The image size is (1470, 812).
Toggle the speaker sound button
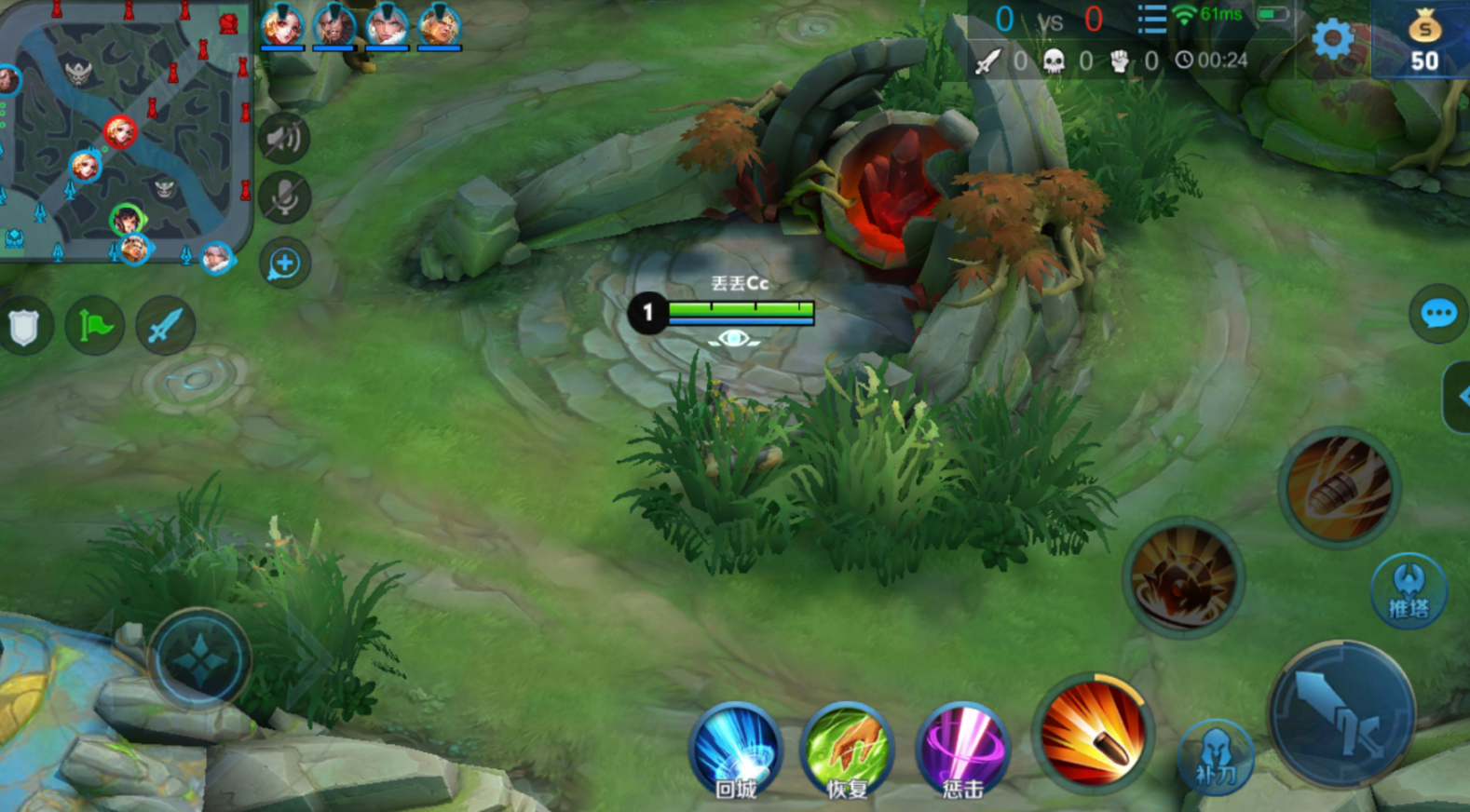pyautogui.click(x=284, y=140)
